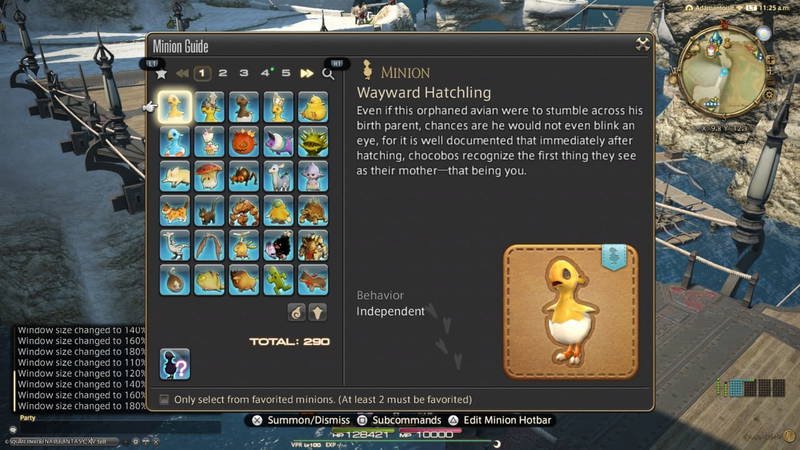Image resolution: width=800 pixels, height=450 pixels.
Task: Choose the red-capped mushroom minion
Action: tap(209, 177)
